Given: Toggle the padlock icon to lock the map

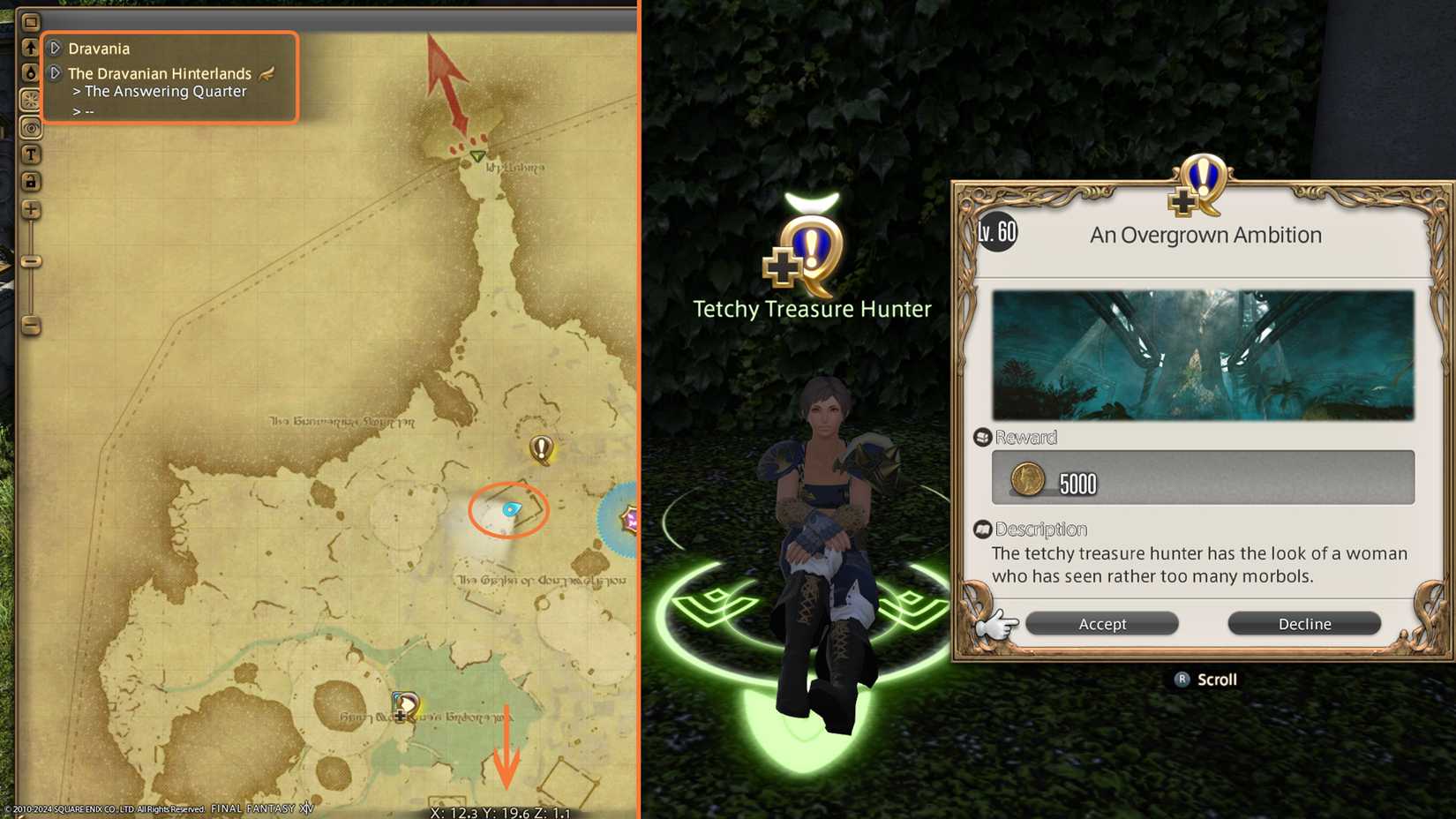Looking at the screenshot, I should point(30,181).
